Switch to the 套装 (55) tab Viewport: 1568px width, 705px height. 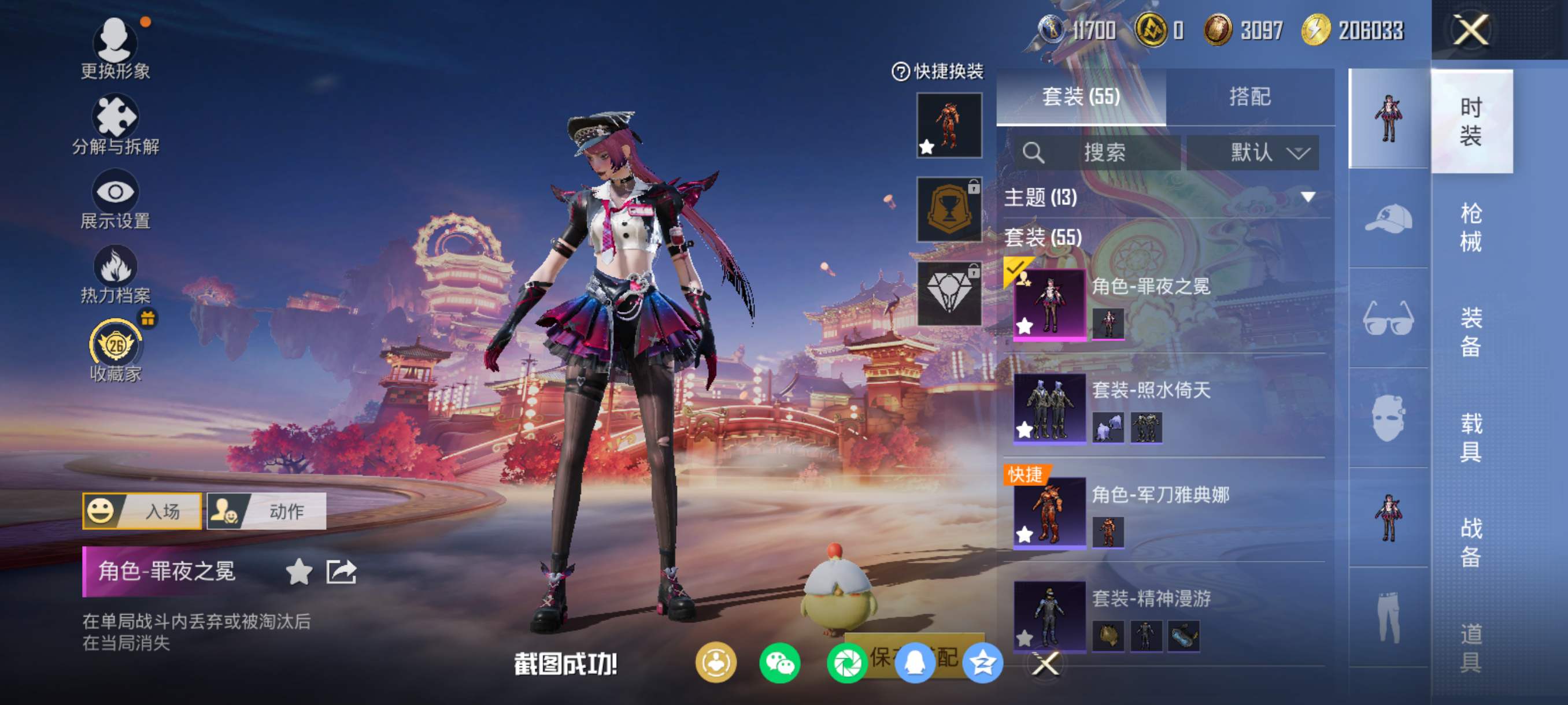point(1081,97)
